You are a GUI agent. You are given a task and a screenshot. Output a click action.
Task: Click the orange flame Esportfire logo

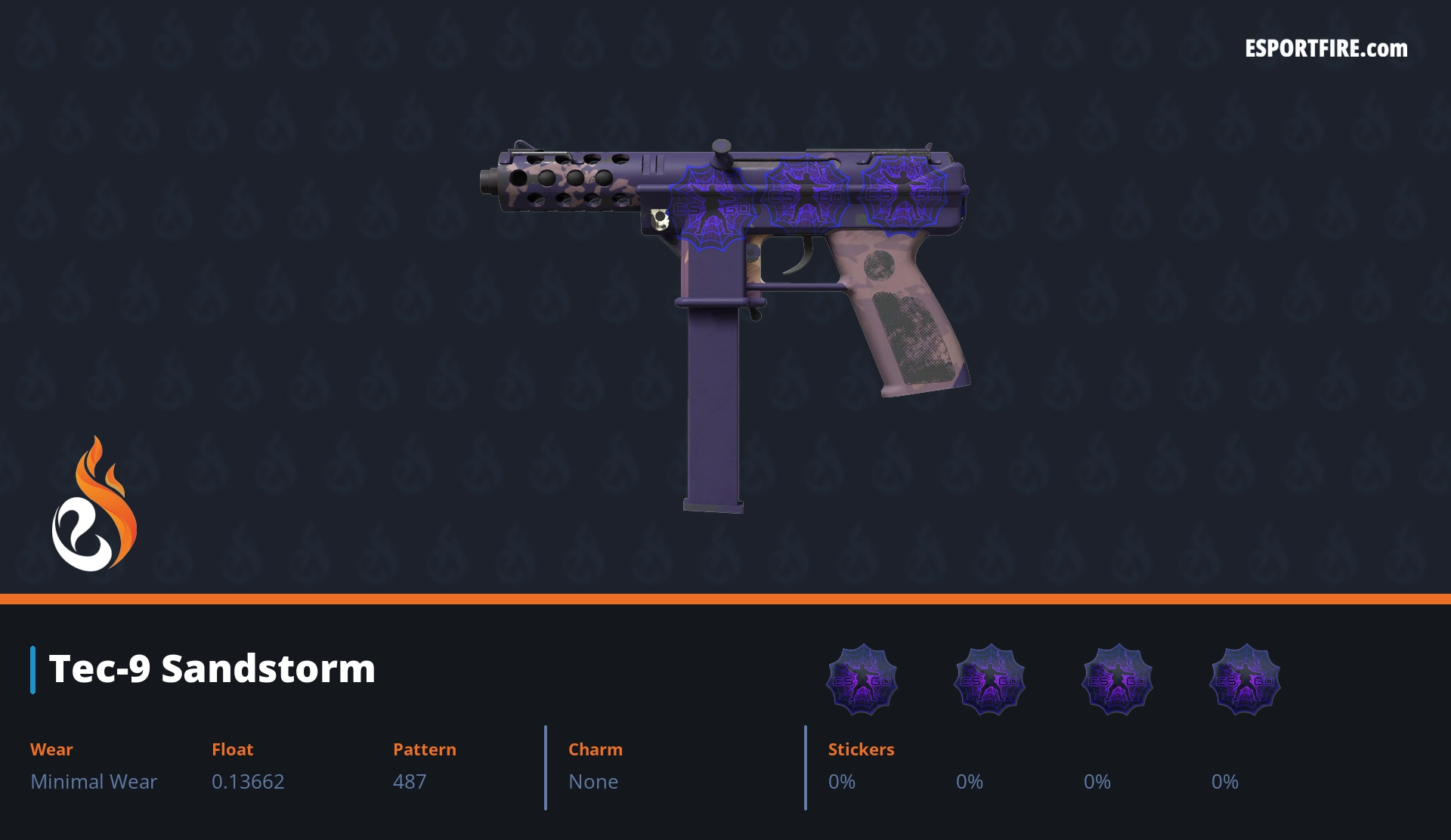coord(94,506)
